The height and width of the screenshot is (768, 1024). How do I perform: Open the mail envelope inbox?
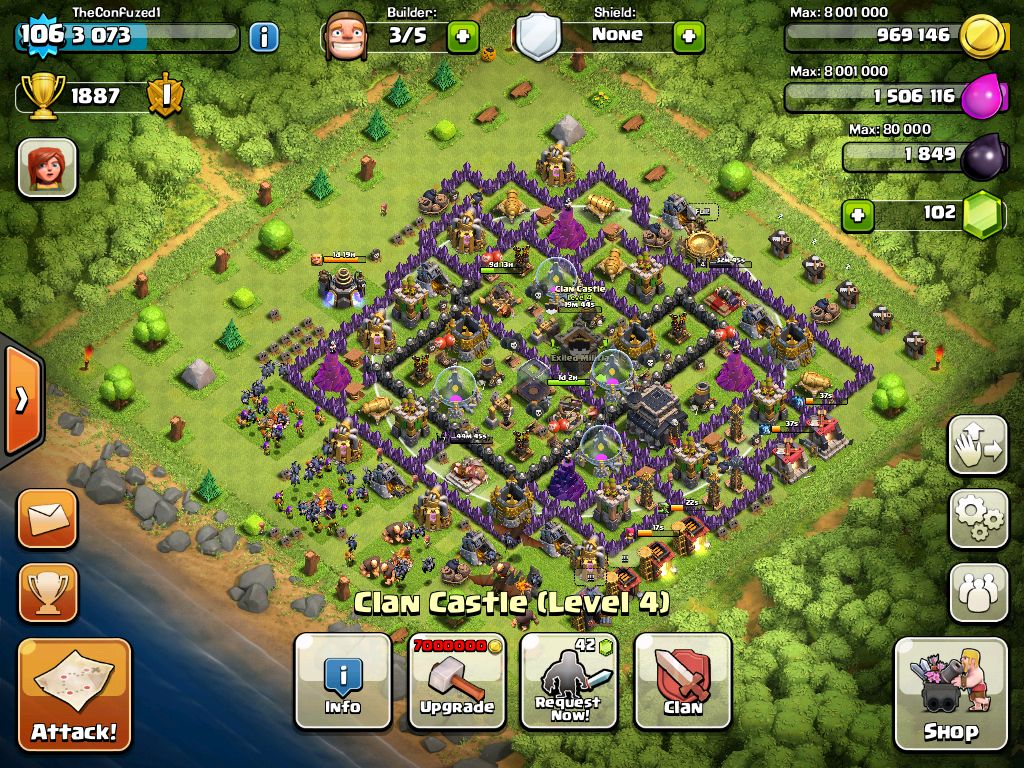(x=47, y=518)
